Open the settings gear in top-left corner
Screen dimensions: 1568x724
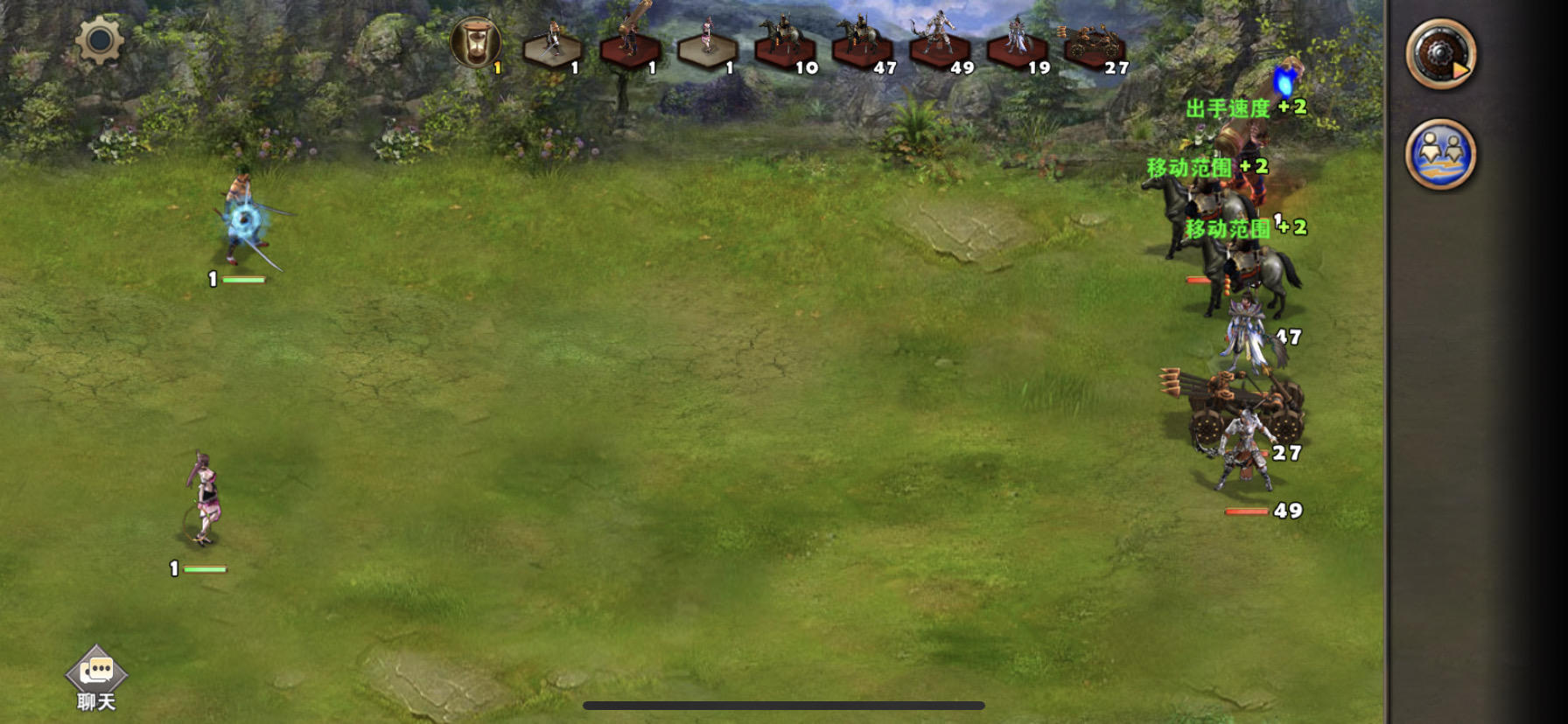click(x=99, y=41)
